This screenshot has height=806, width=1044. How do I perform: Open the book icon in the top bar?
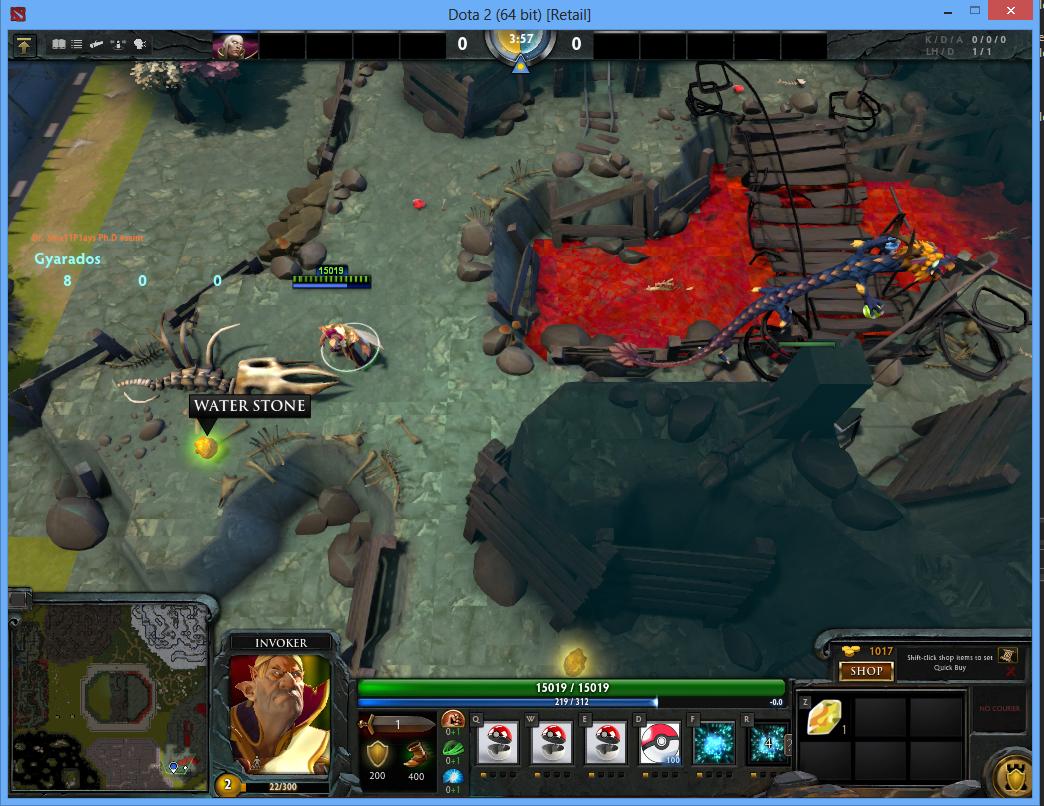tap(58, 45)
